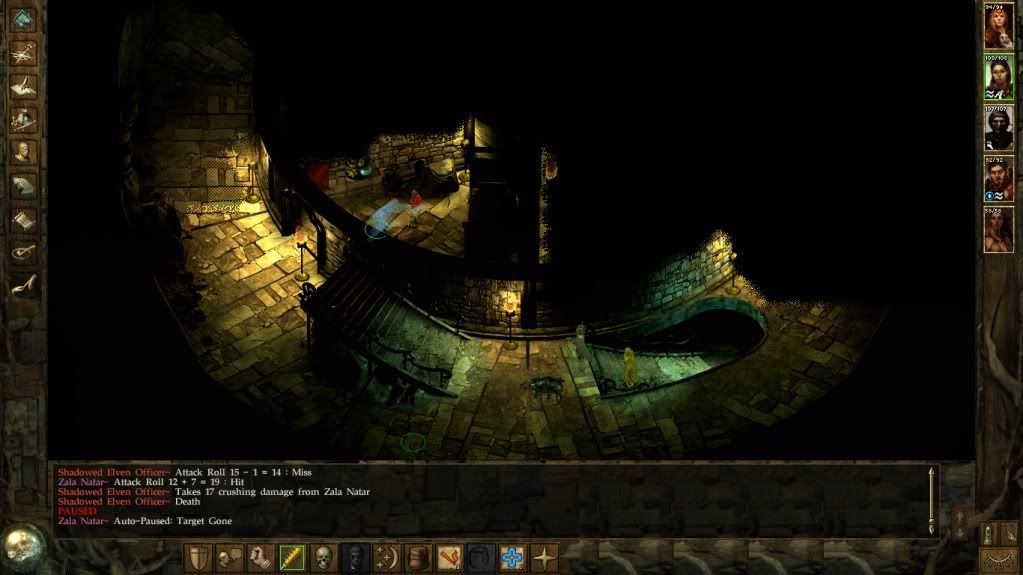Viewport: 1023px width, 575px height.
Task: Click the scroll icon in the left sidebar
Action: click(x=22, y=219)
